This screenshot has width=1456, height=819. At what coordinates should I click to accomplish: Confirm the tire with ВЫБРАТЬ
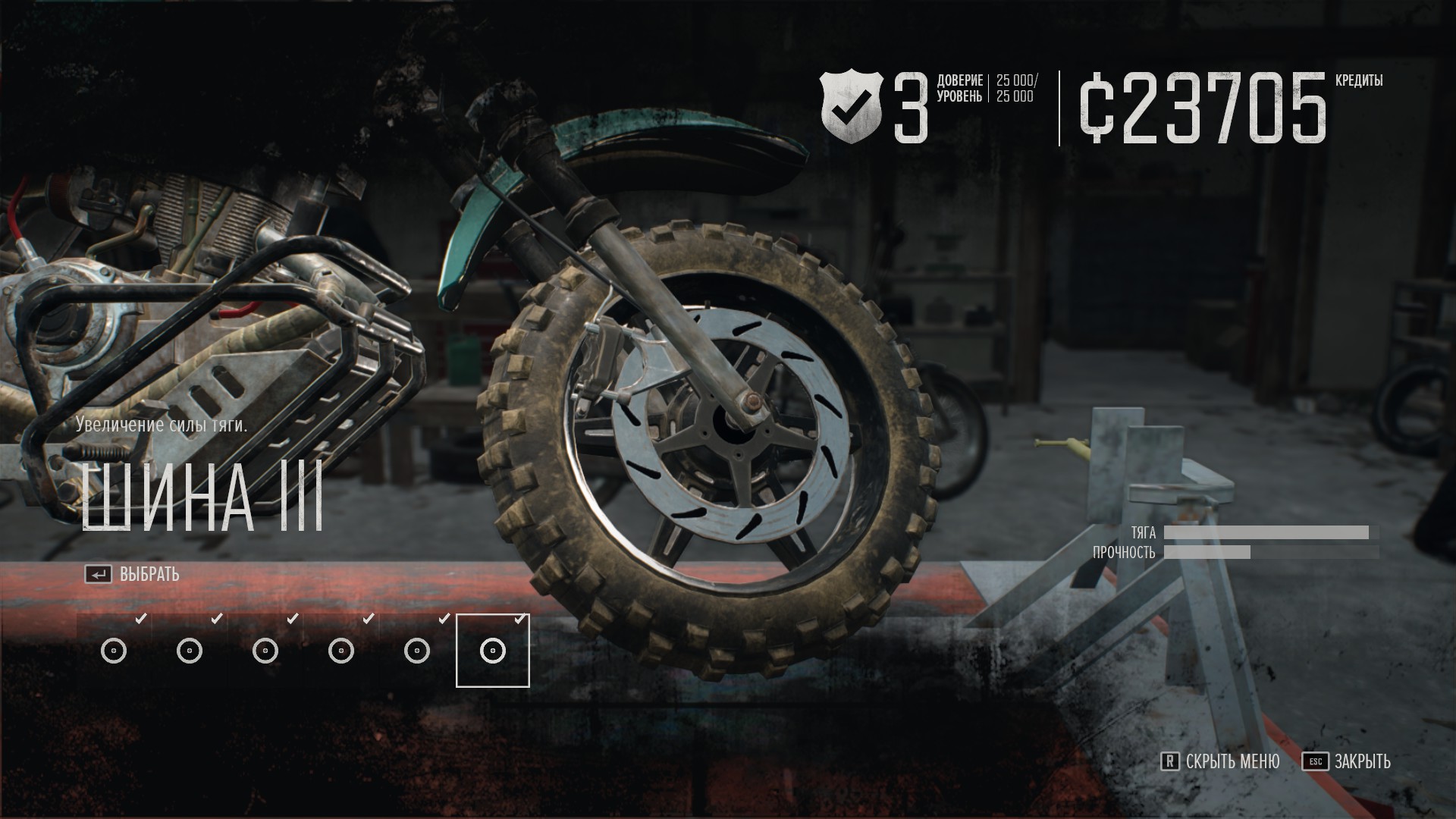pyautogui.click(x=133, y=575)
